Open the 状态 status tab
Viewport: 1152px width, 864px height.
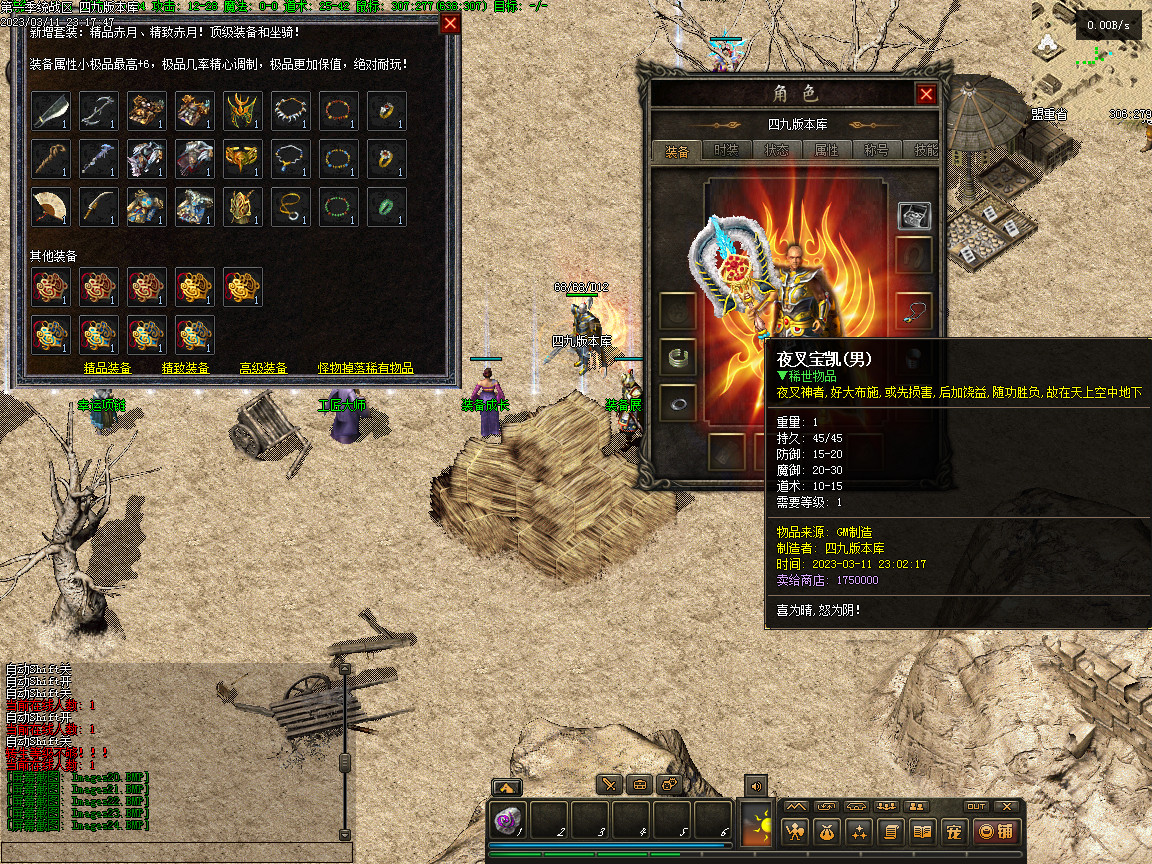pyautogui.click(x=776, y=151)
